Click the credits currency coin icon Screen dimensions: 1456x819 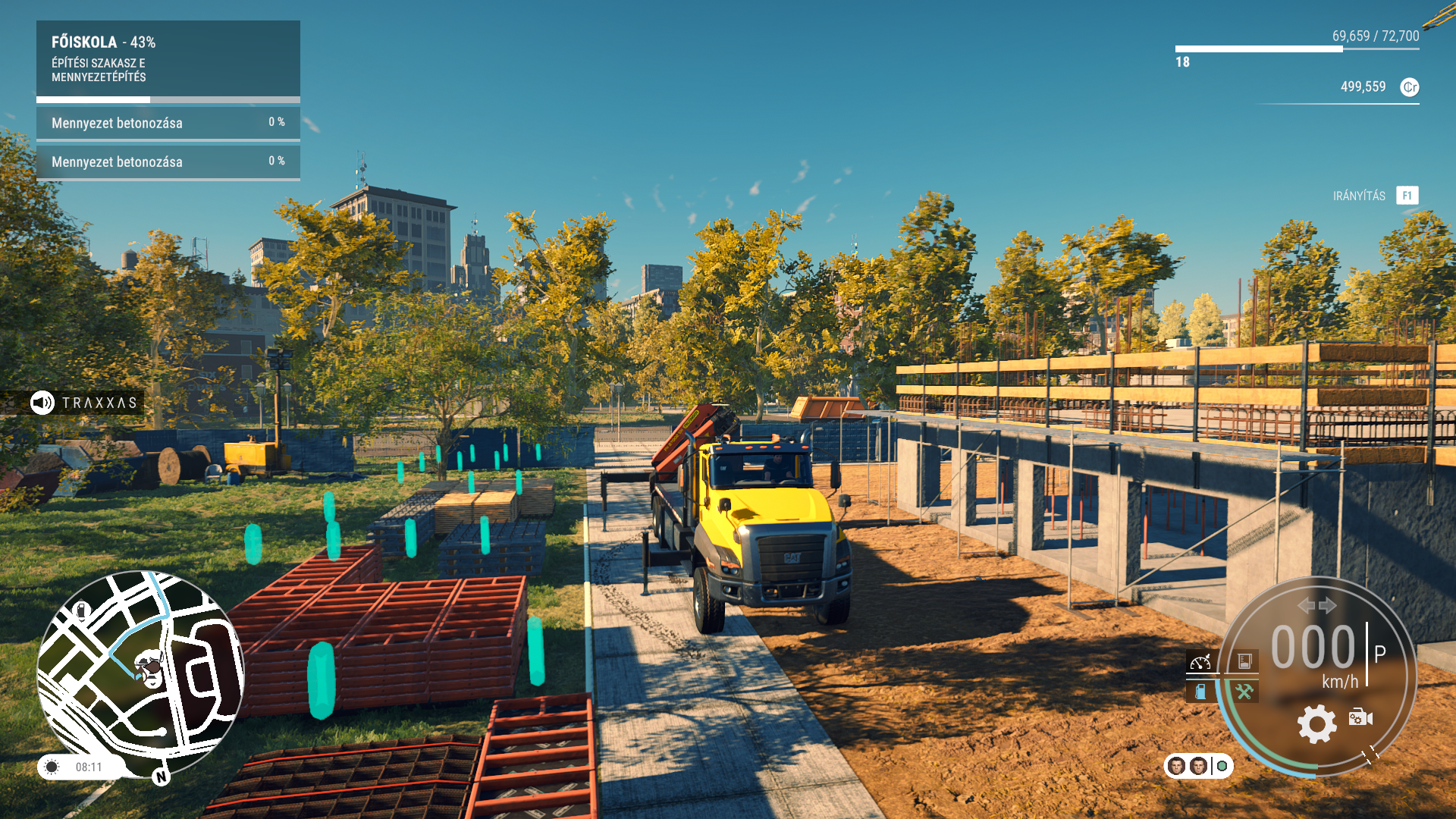(x=1409, y=87)
